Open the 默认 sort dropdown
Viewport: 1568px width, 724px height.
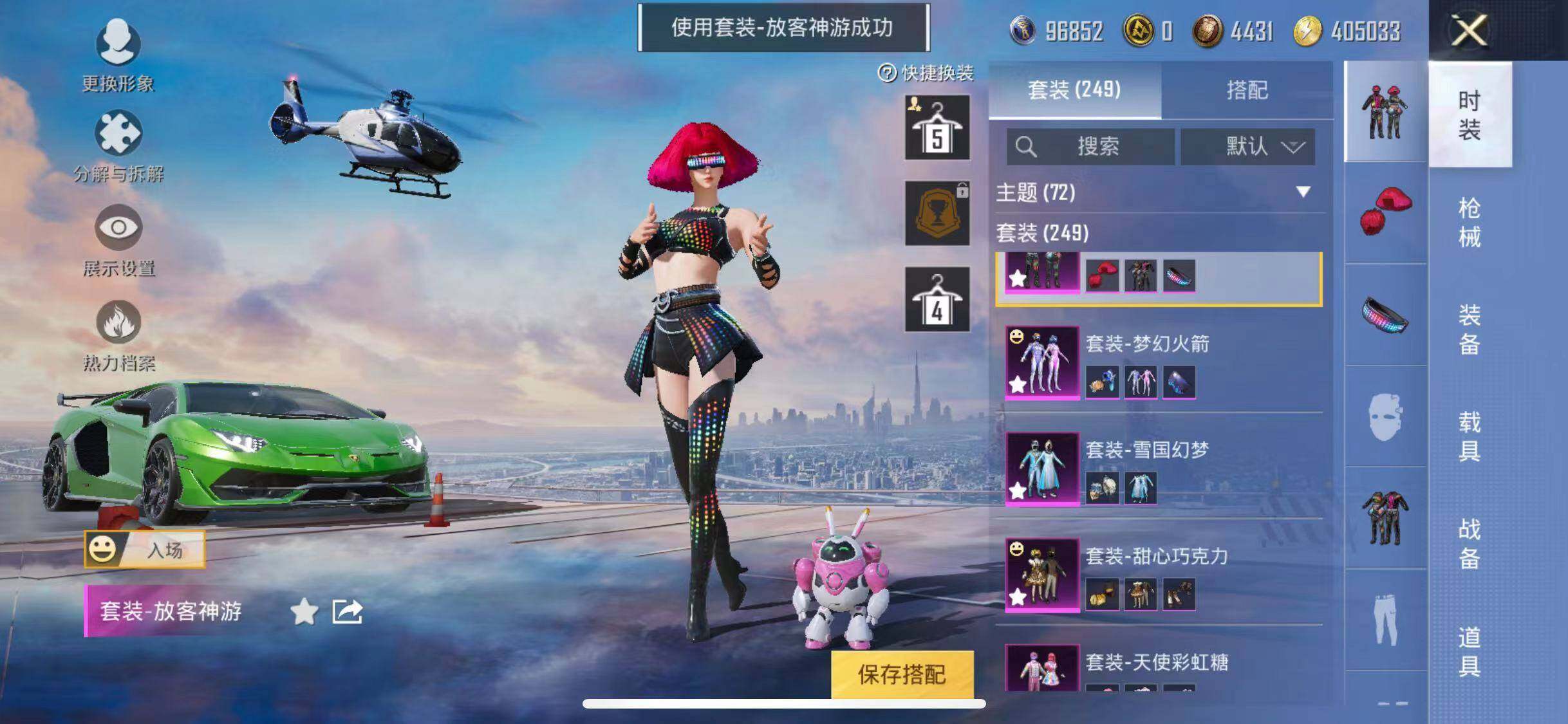tap(1247, 147)
